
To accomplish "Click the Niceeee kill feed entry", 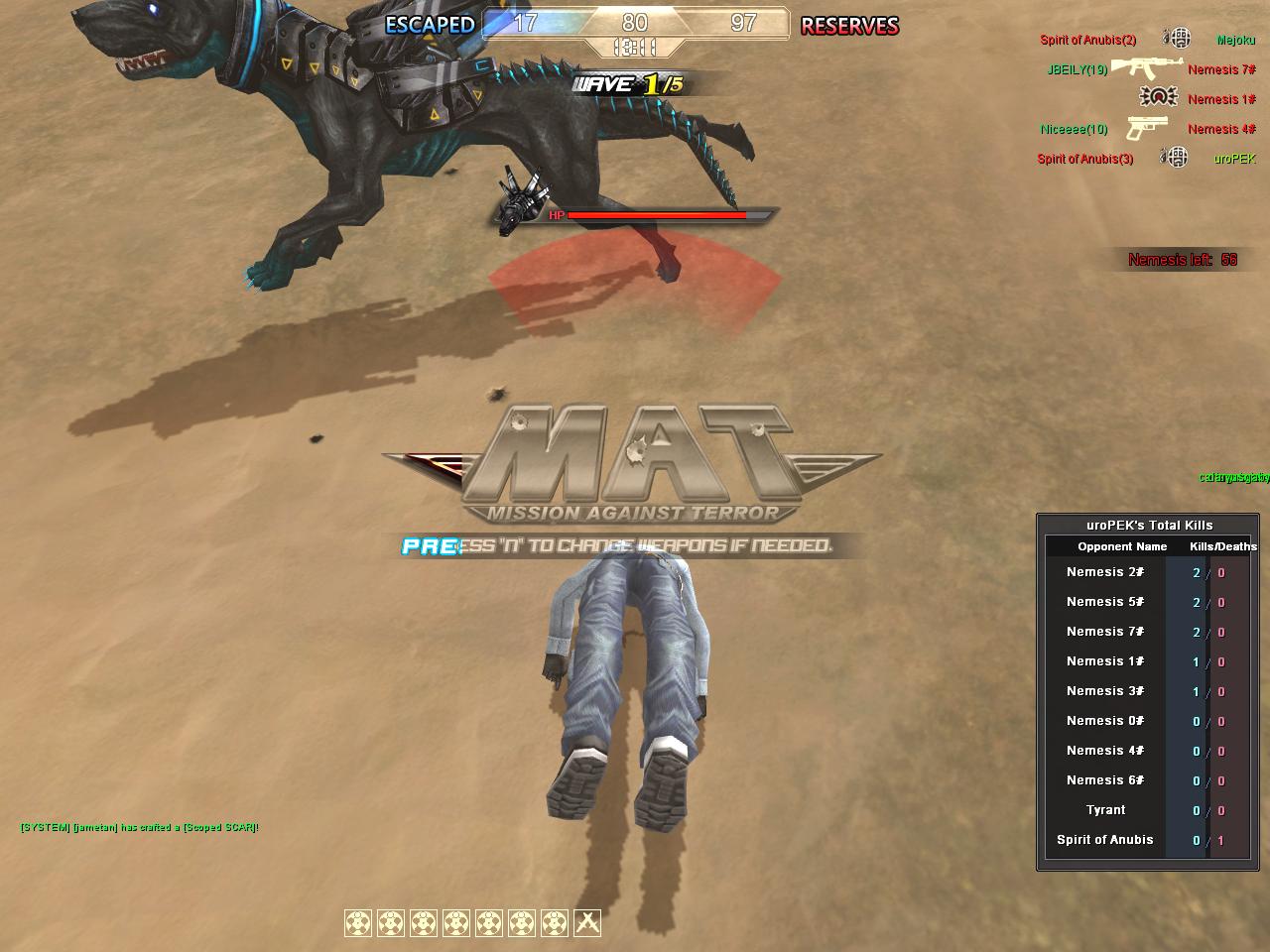I will [1074, 129].
